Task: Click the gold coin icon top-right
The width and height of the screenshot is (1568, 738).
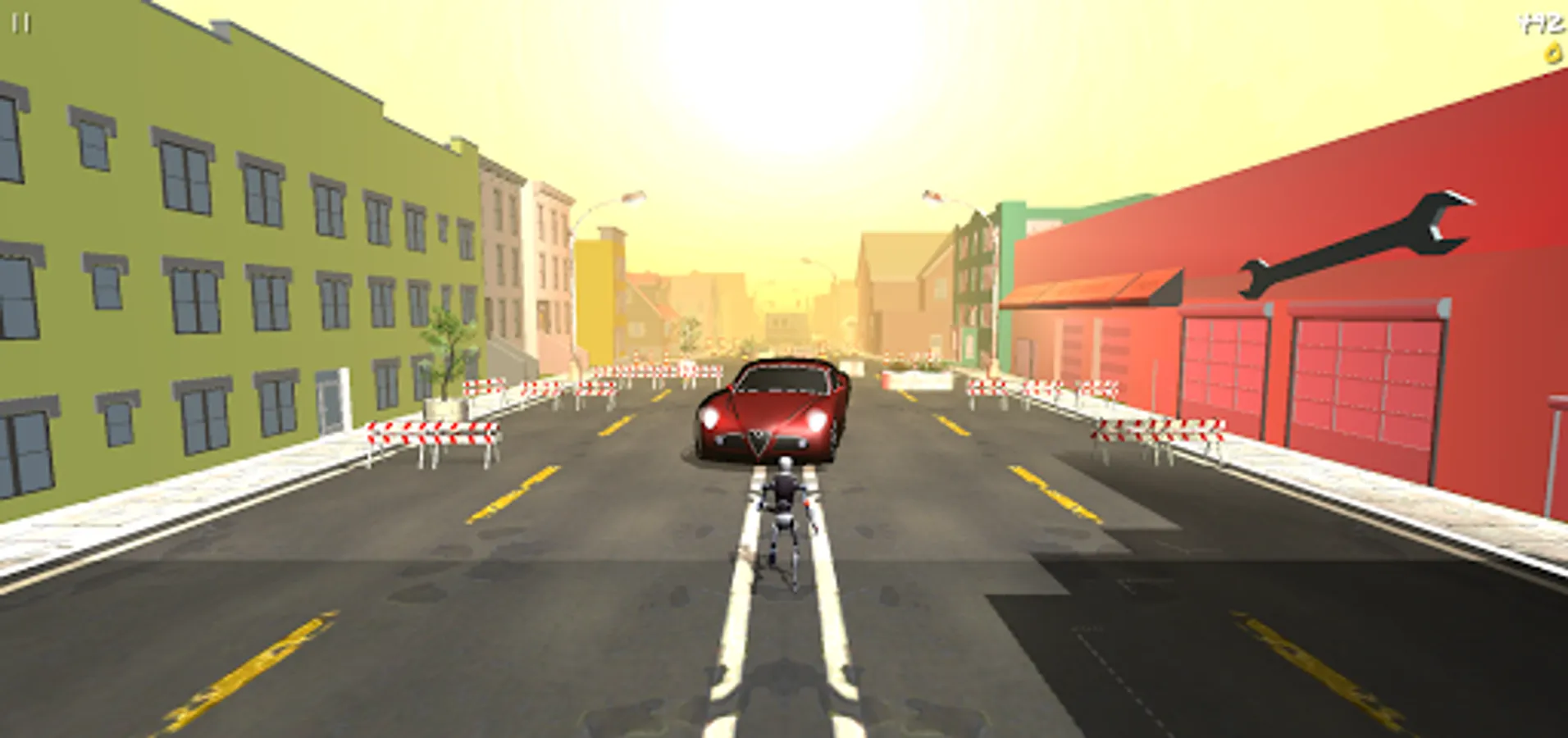Action: [x=1554, y=52]
